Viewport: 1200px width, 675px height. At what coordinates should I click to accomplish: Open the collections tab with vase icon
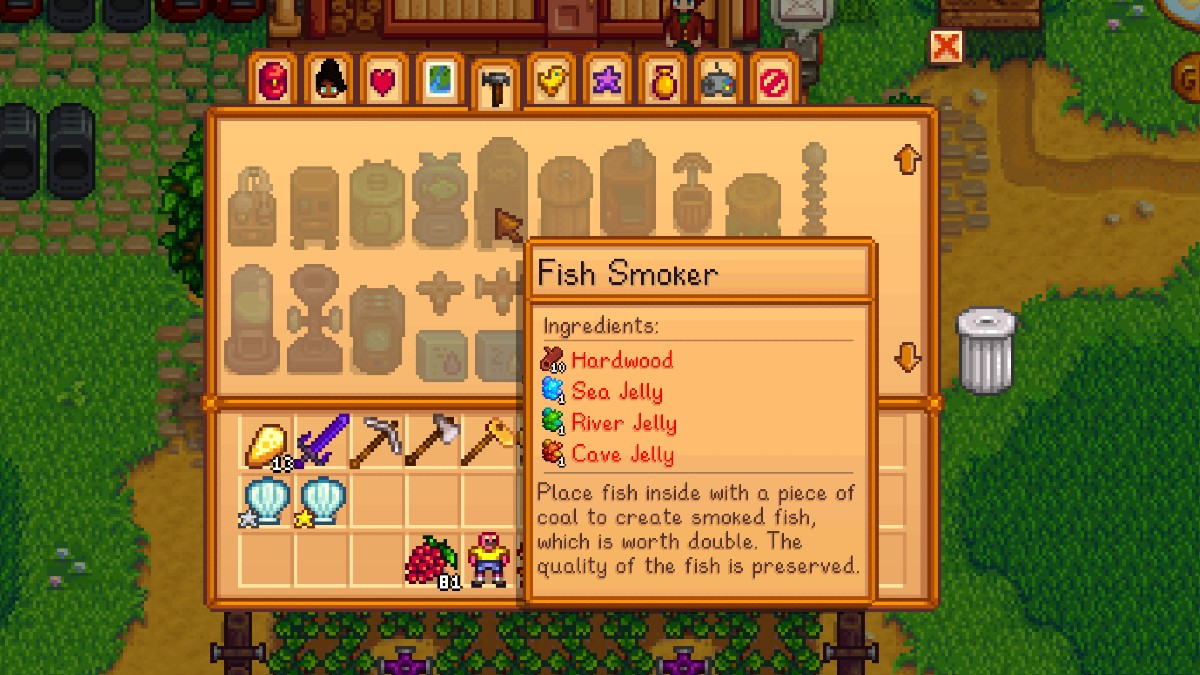click(x=662, y=82)
